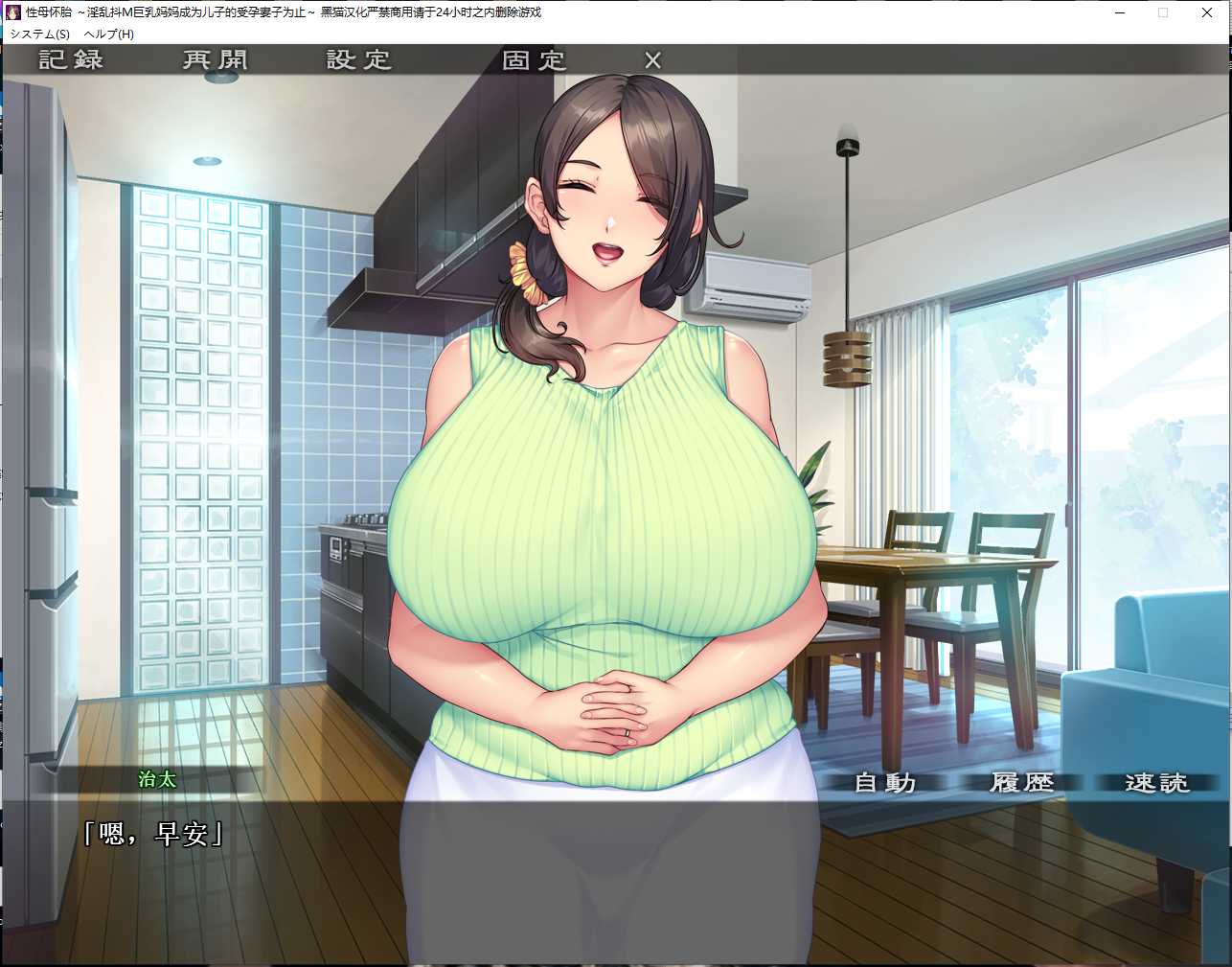This screenshot has width=1232, height=967.
Task: Close the game window
Action: (x=1207, y=12)
